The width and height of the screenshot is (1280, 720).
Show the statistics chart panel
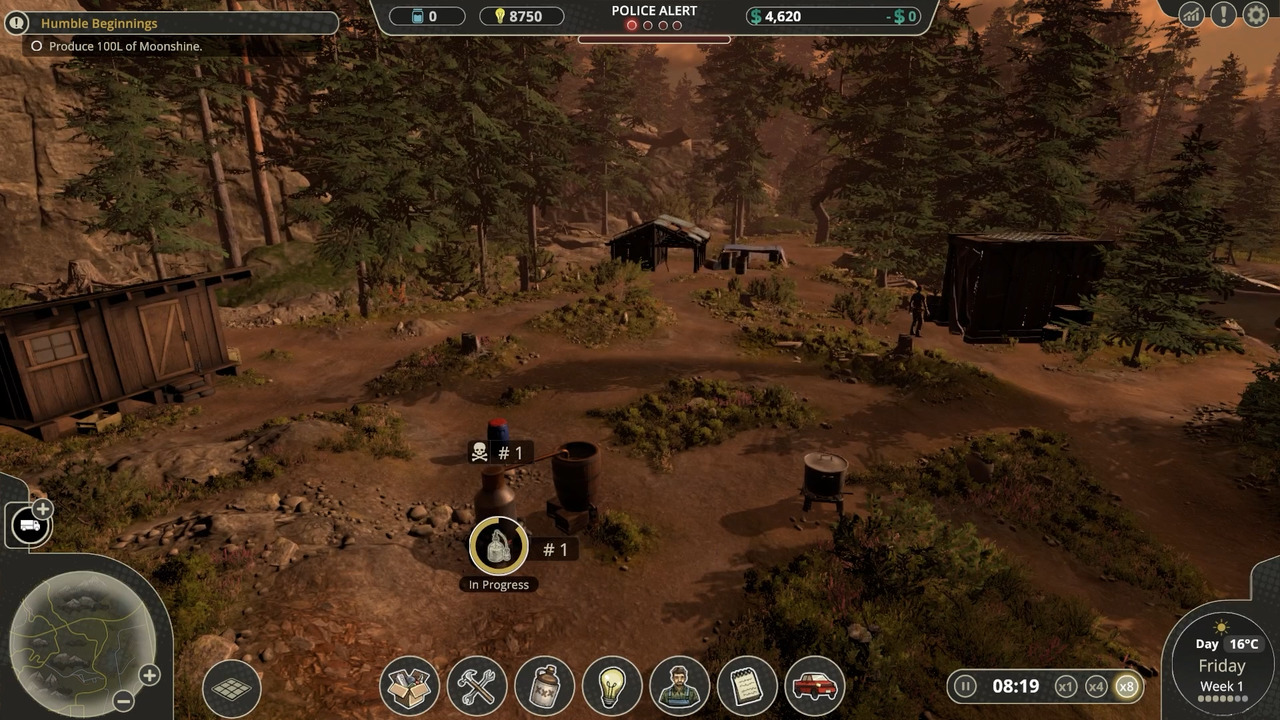coord(1191,15)
